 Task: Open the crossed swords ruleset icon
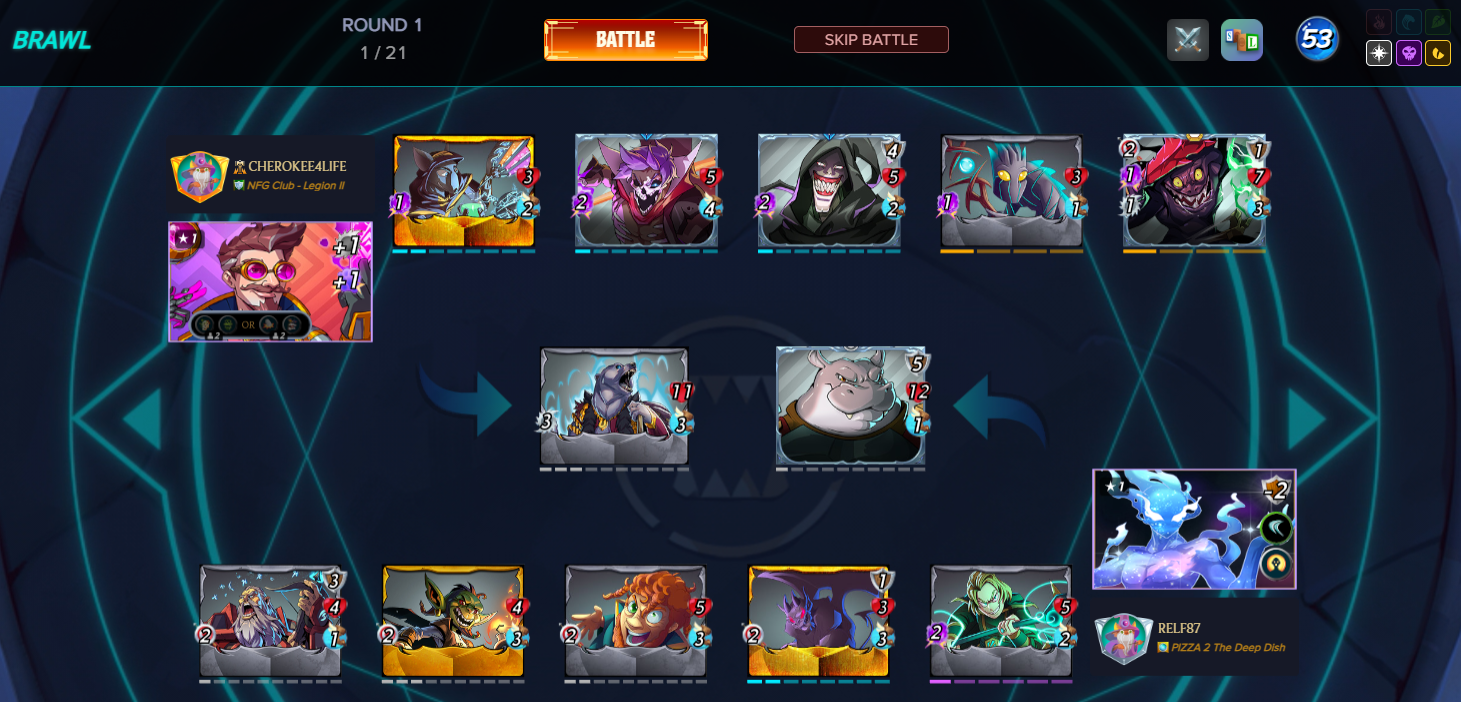coord(1188,41)
